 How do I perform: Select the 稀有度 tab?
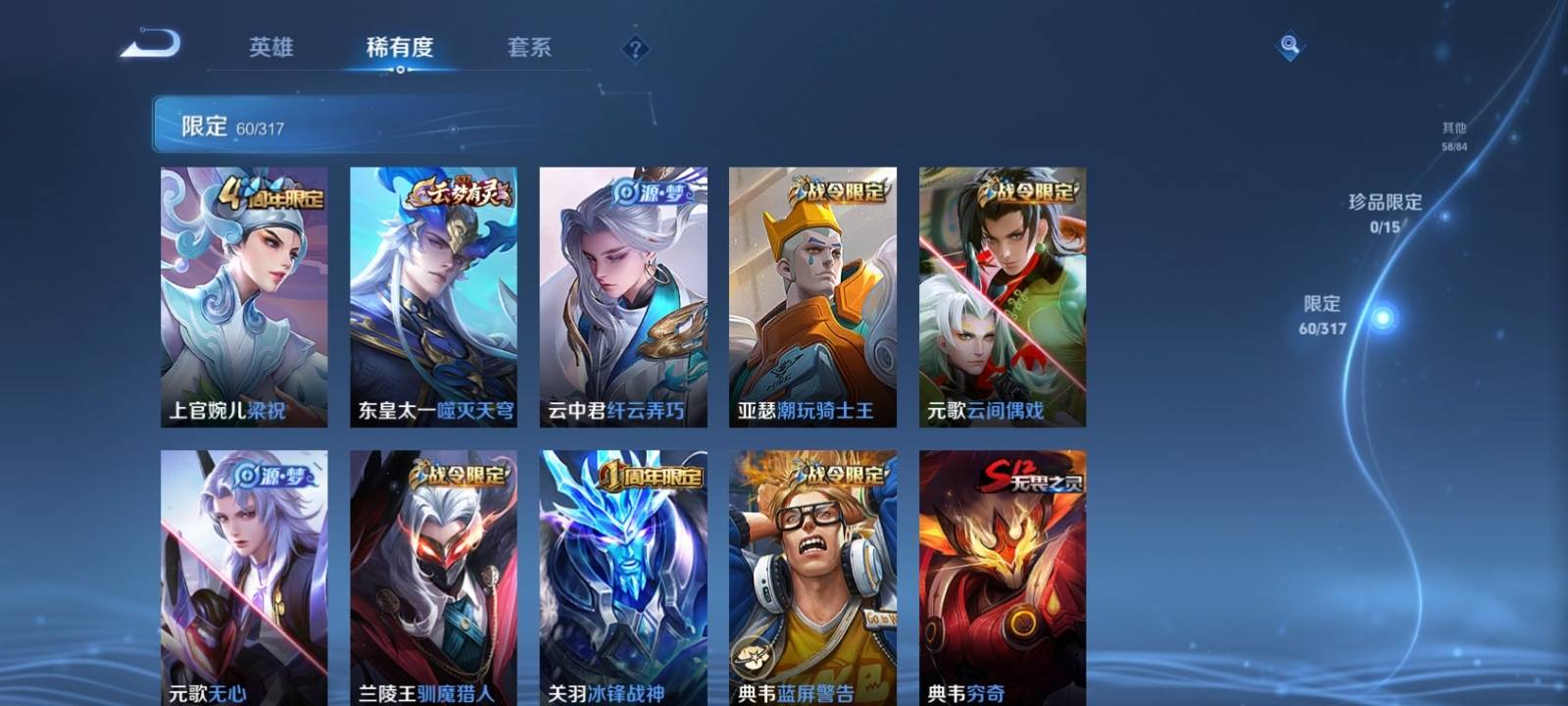point(399,47)
